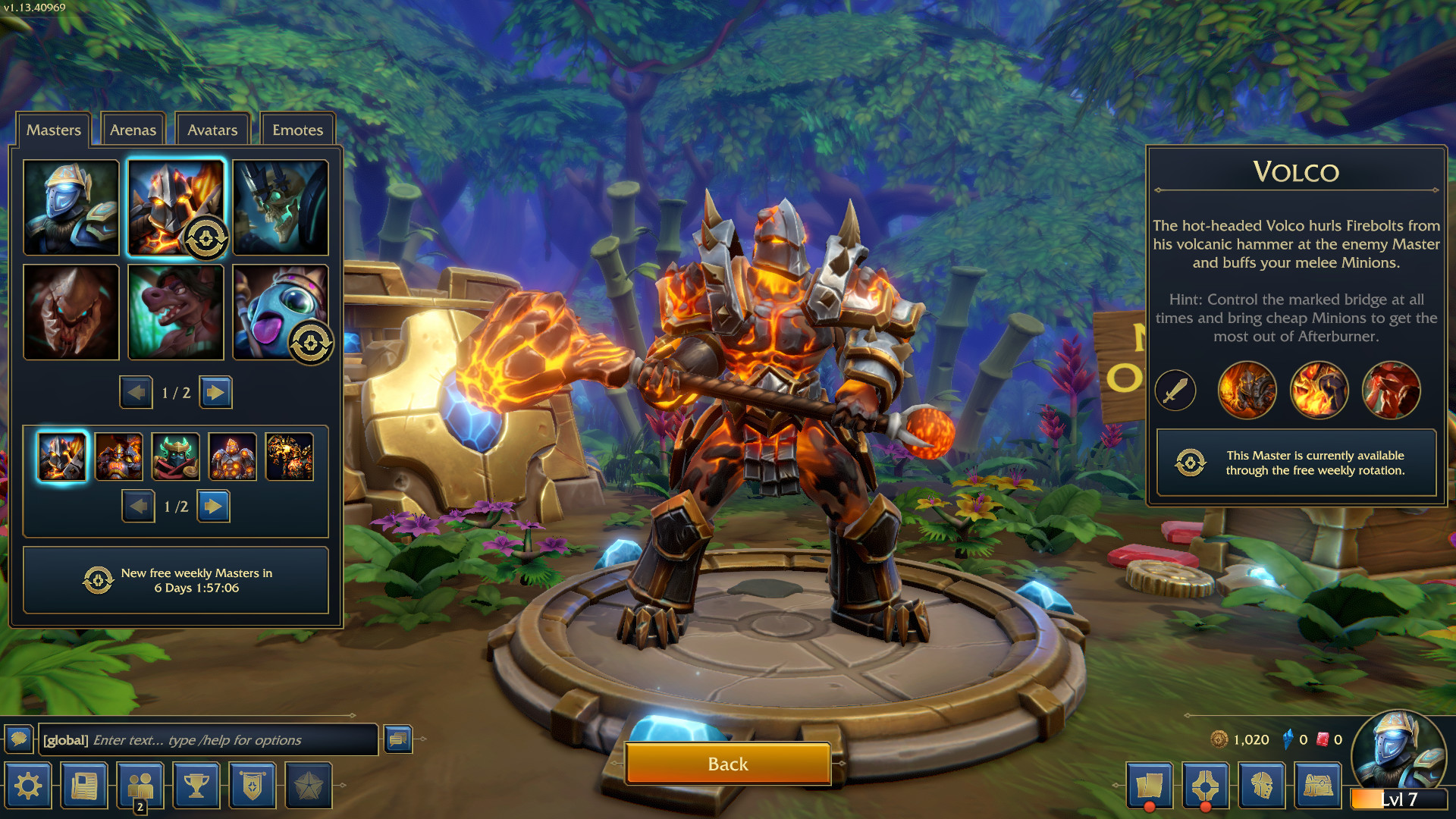Screen dimensions: 1456x819
Task: View the sword basic attack ability
Action: [x=1175, y=391]
